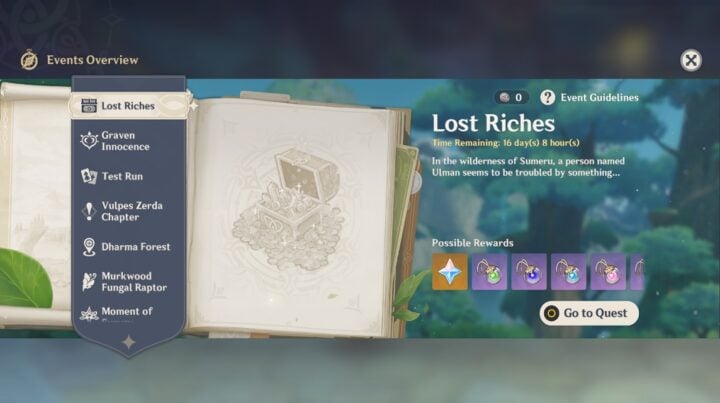Screen dimensions: 720x403
Task: Inspect the Primogem reward icon
Action: 450,272
